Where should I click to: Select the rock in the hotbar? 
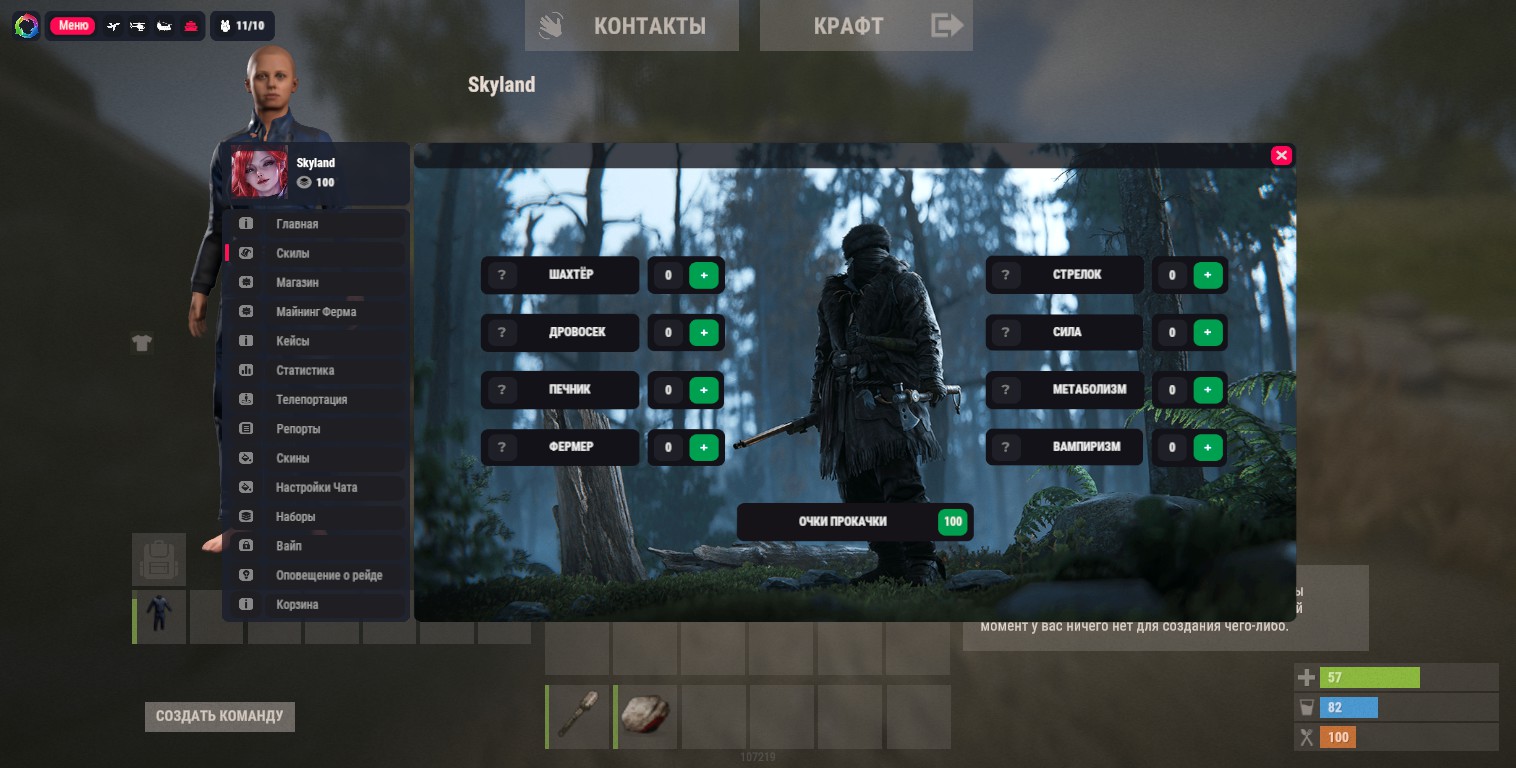click(x=646, y=716)
